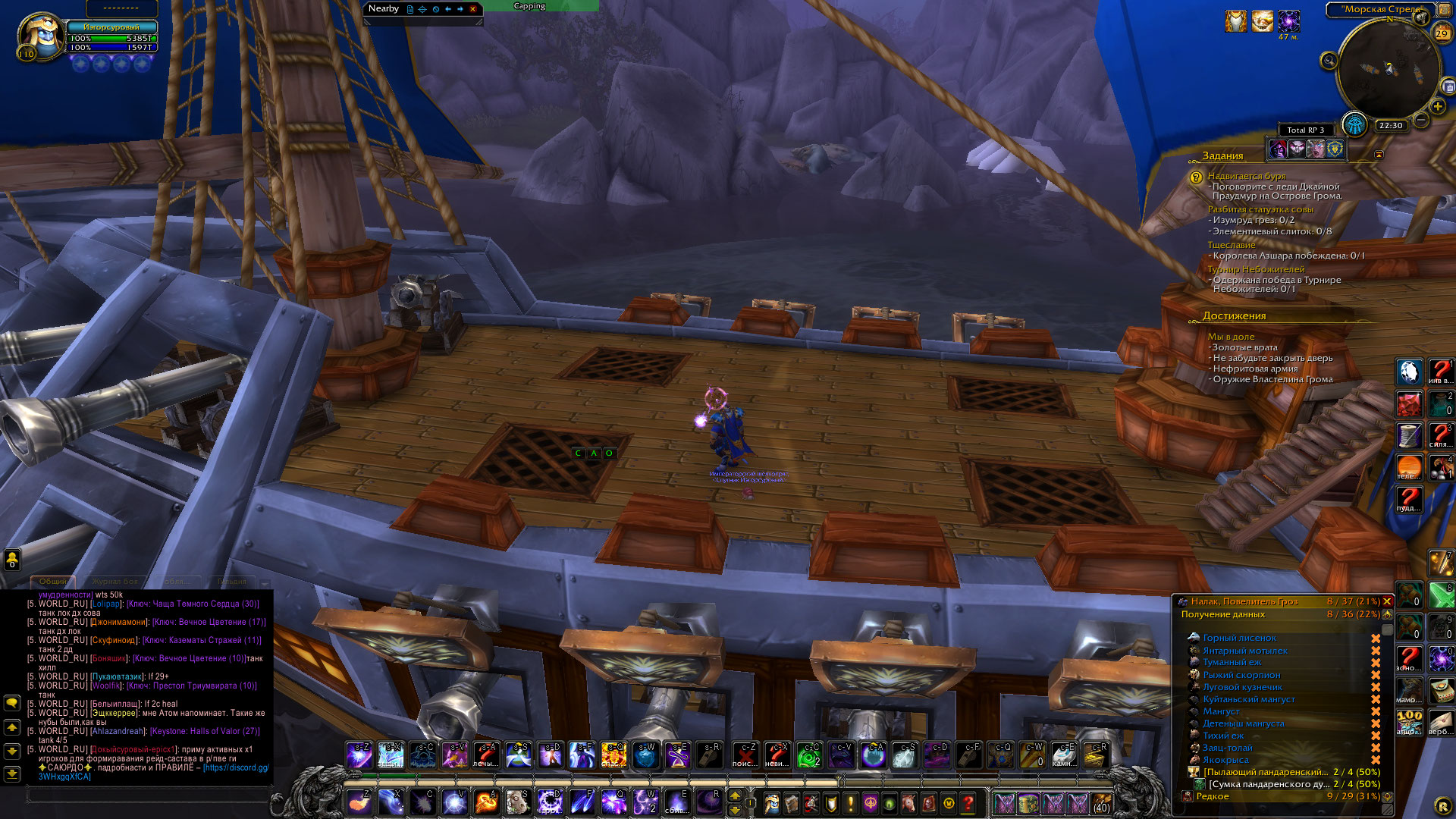This screenshot has height=819, width=1456.
Task: Use the sheep Polymorph spell
Action: click(518, 802)
